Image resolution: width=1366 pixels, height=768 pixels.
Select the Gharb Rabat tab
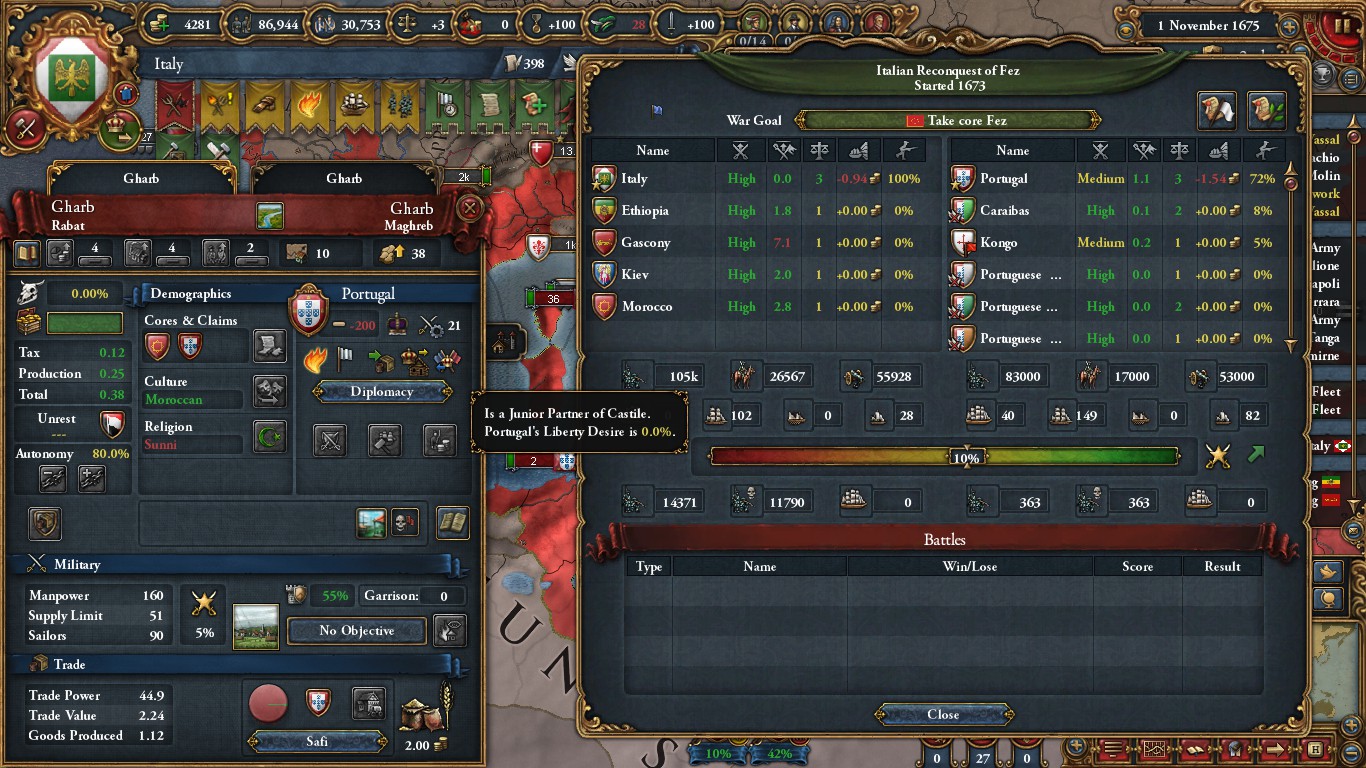(141, 178)
